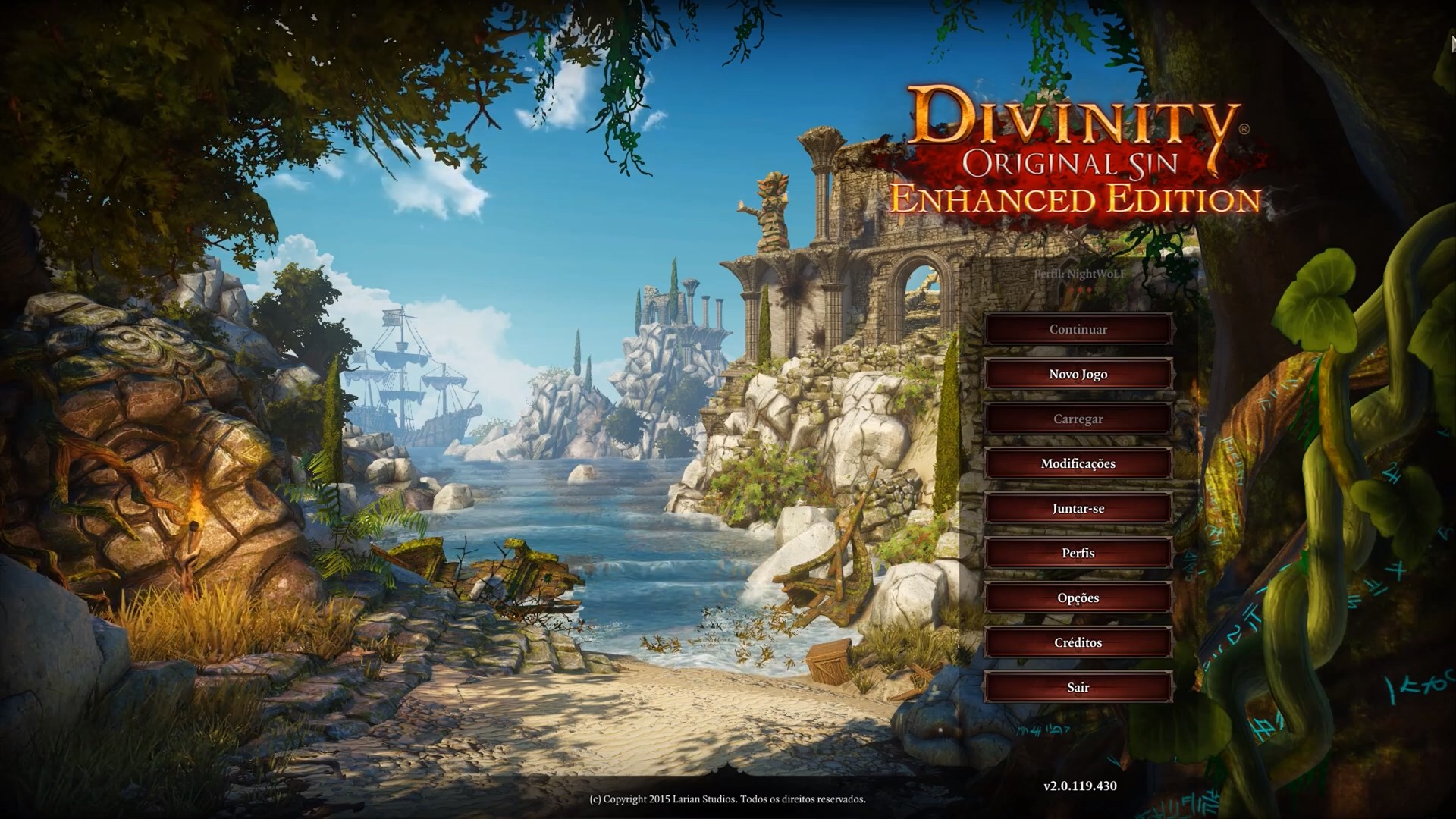The width and height of the screenshot is (1456, 819).
Task: View the Créditos screen
Action: point(1078,642)
